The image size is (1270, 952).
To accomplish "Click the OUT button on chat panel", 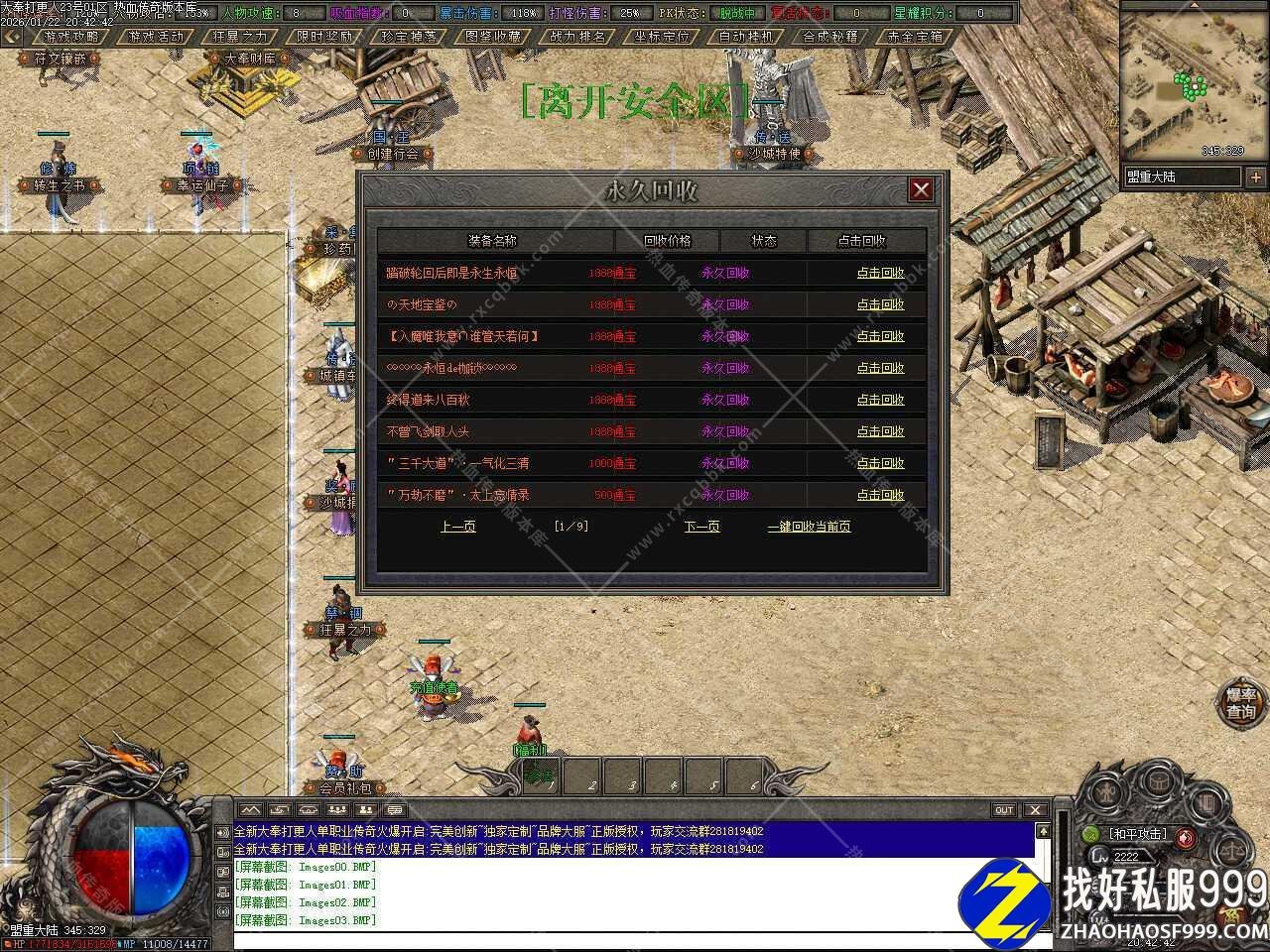I will 1004,810.
